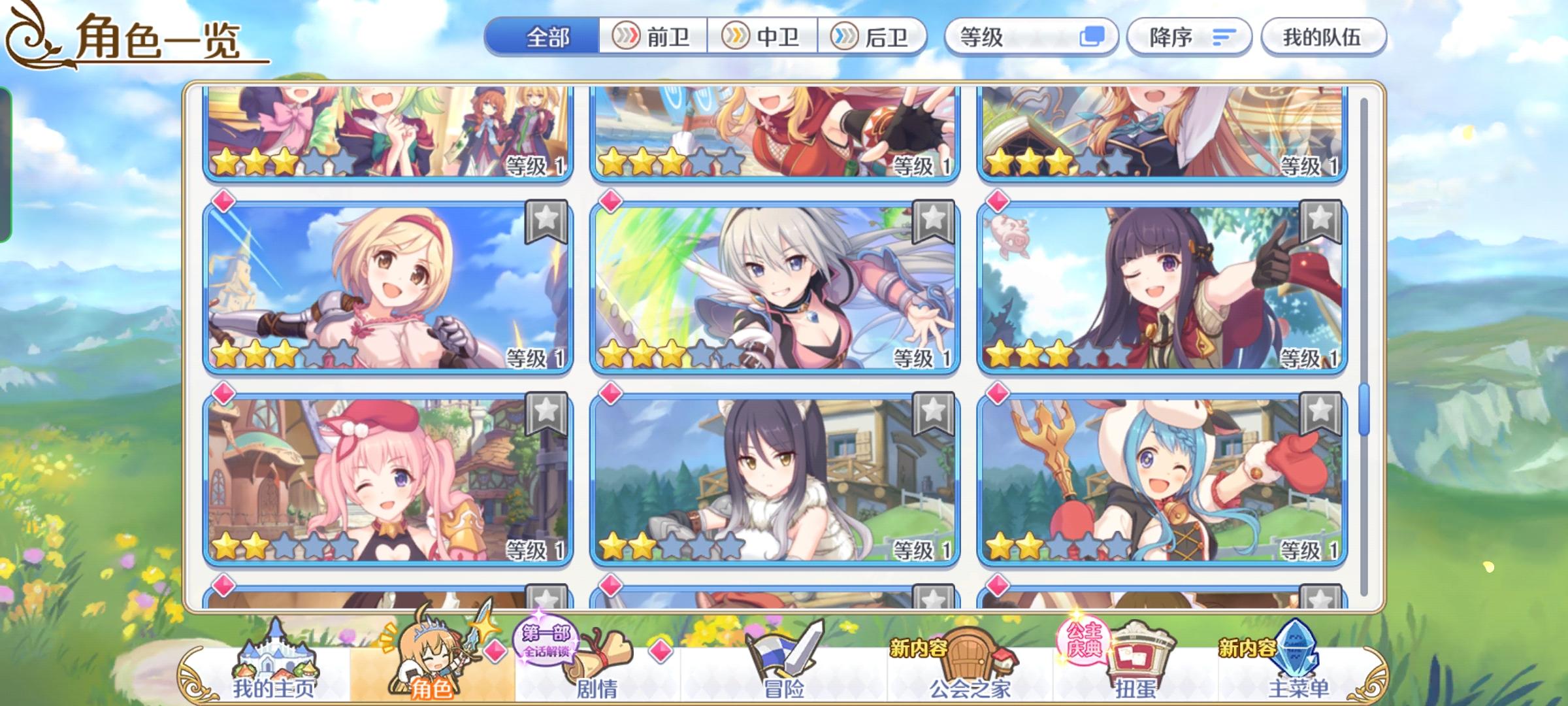Image resolution: width=1568 pixels, height=706 pixels.
Task: Switch sort order using the 降序 control
Action: click(x=1189, y=37)
